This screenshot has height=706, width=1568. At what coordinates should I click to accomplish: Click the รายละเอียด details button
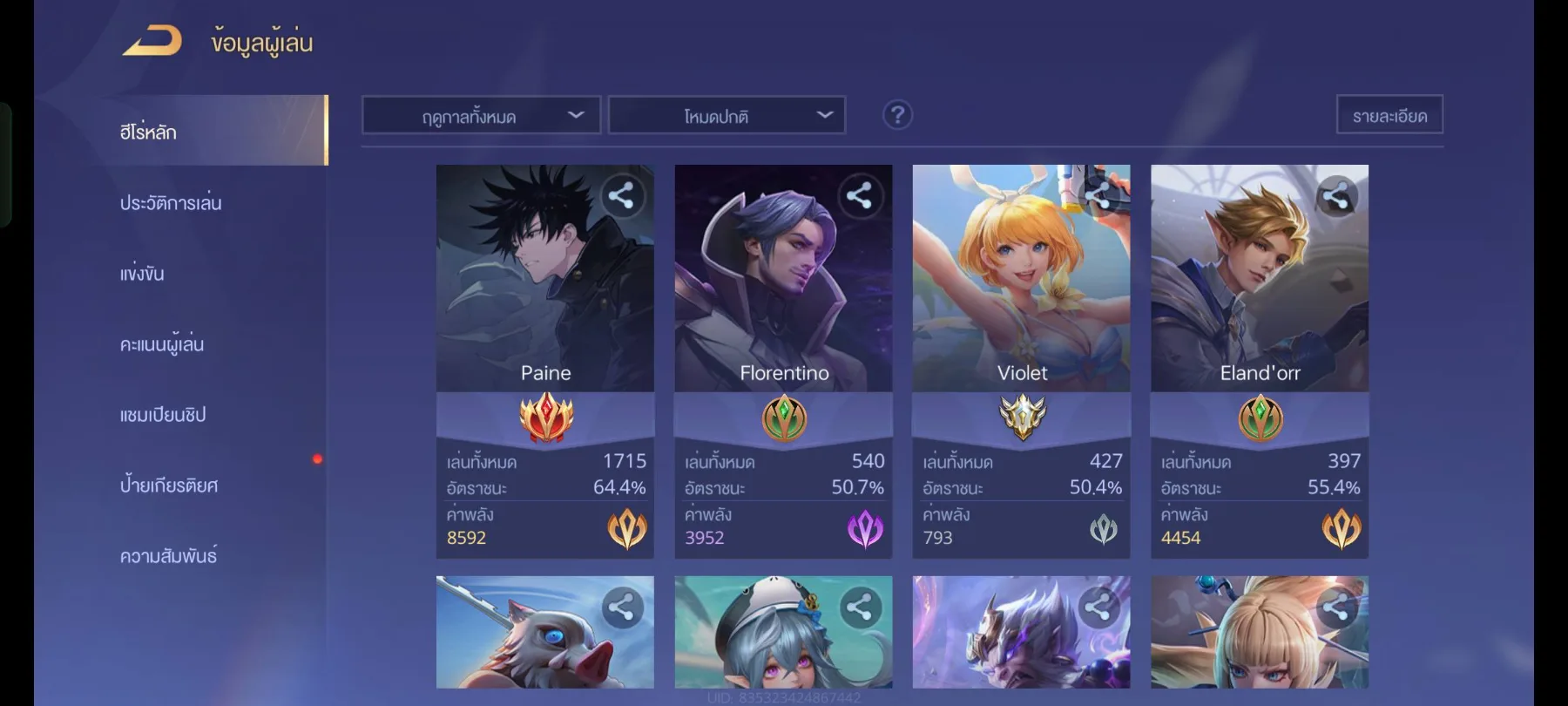pyautogui.click(x=1389, y=113)
